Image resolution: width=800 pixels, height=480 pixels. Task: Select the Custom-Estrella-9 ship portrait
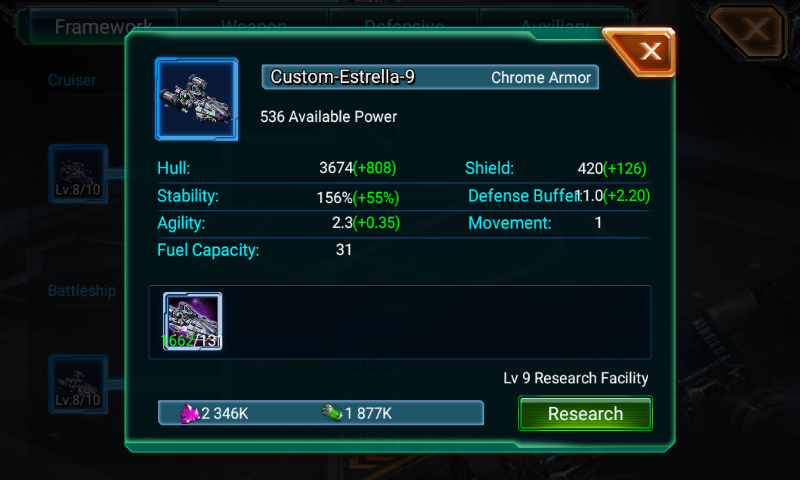[196, 99]
